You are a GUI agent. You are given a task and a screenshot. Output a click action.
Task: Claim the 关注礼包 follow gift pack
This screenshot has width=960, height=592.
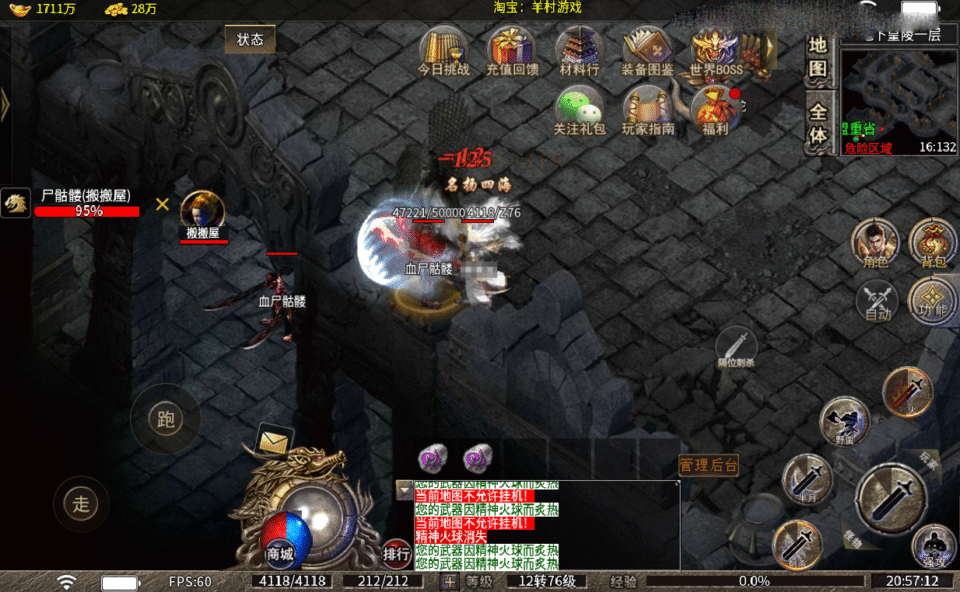tap(579, 108)
